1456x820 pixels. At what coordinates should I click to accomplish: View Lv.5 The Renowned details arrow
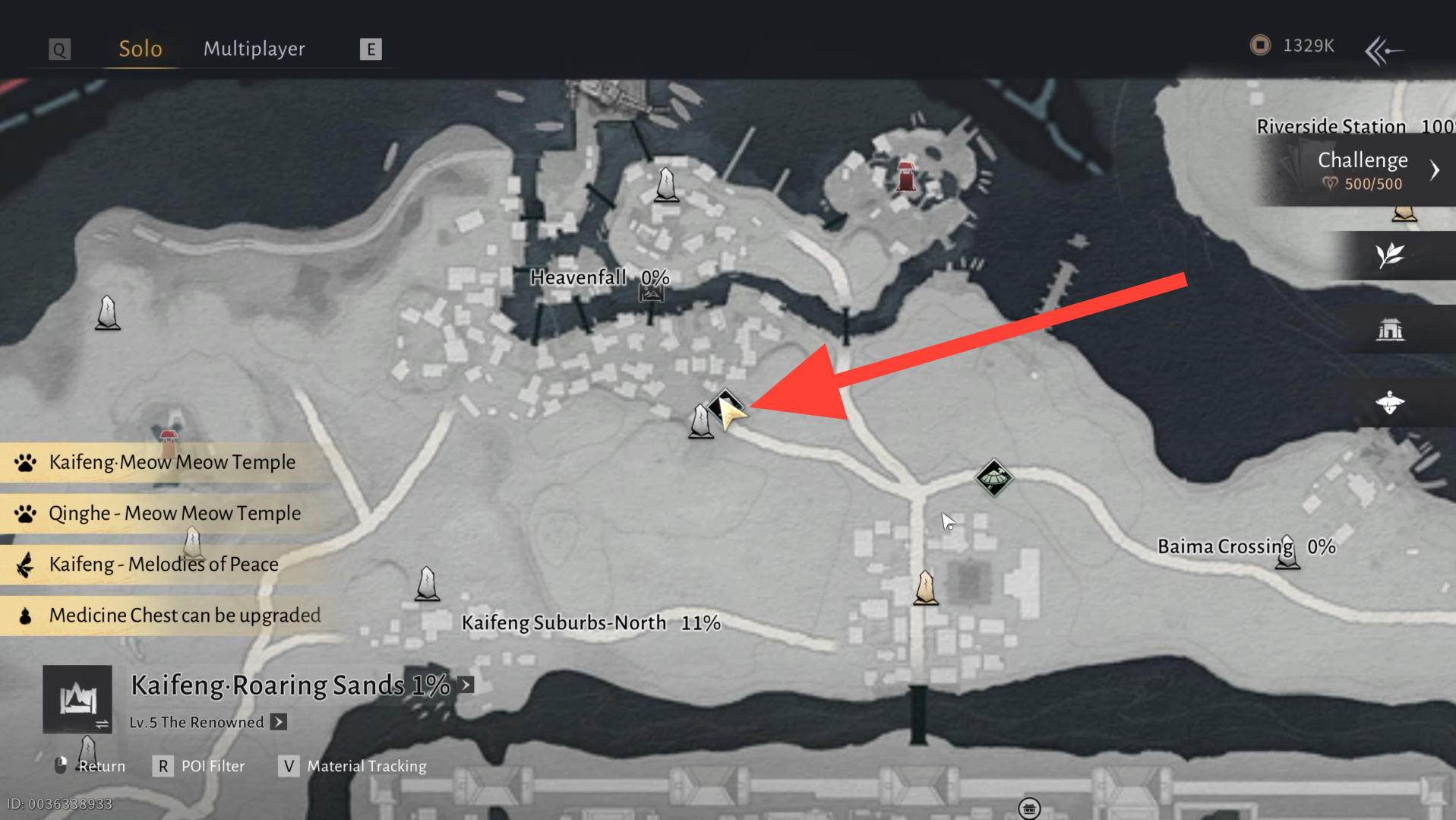pyautogui.click(x=279, y=722)
